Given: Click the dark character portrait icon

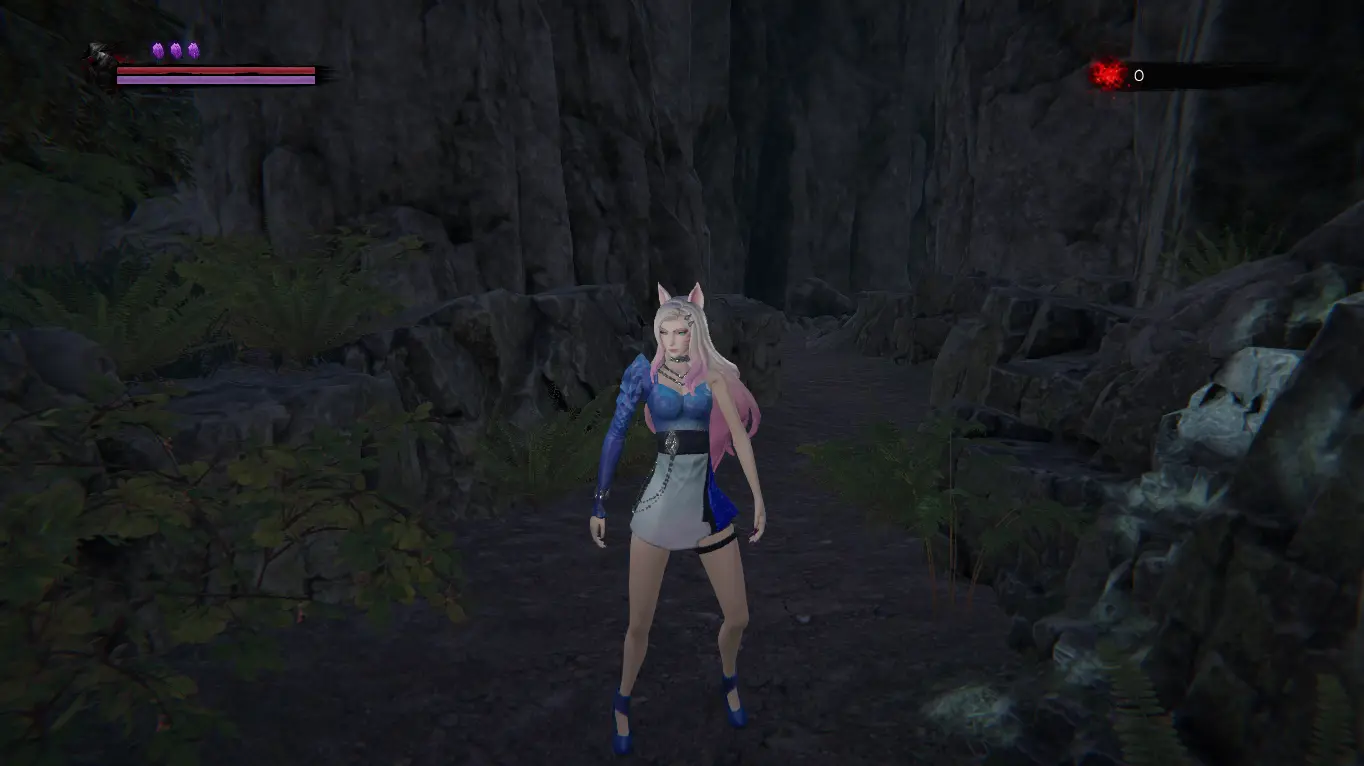Looking at the screenshot, I should [x=101, y=58].
